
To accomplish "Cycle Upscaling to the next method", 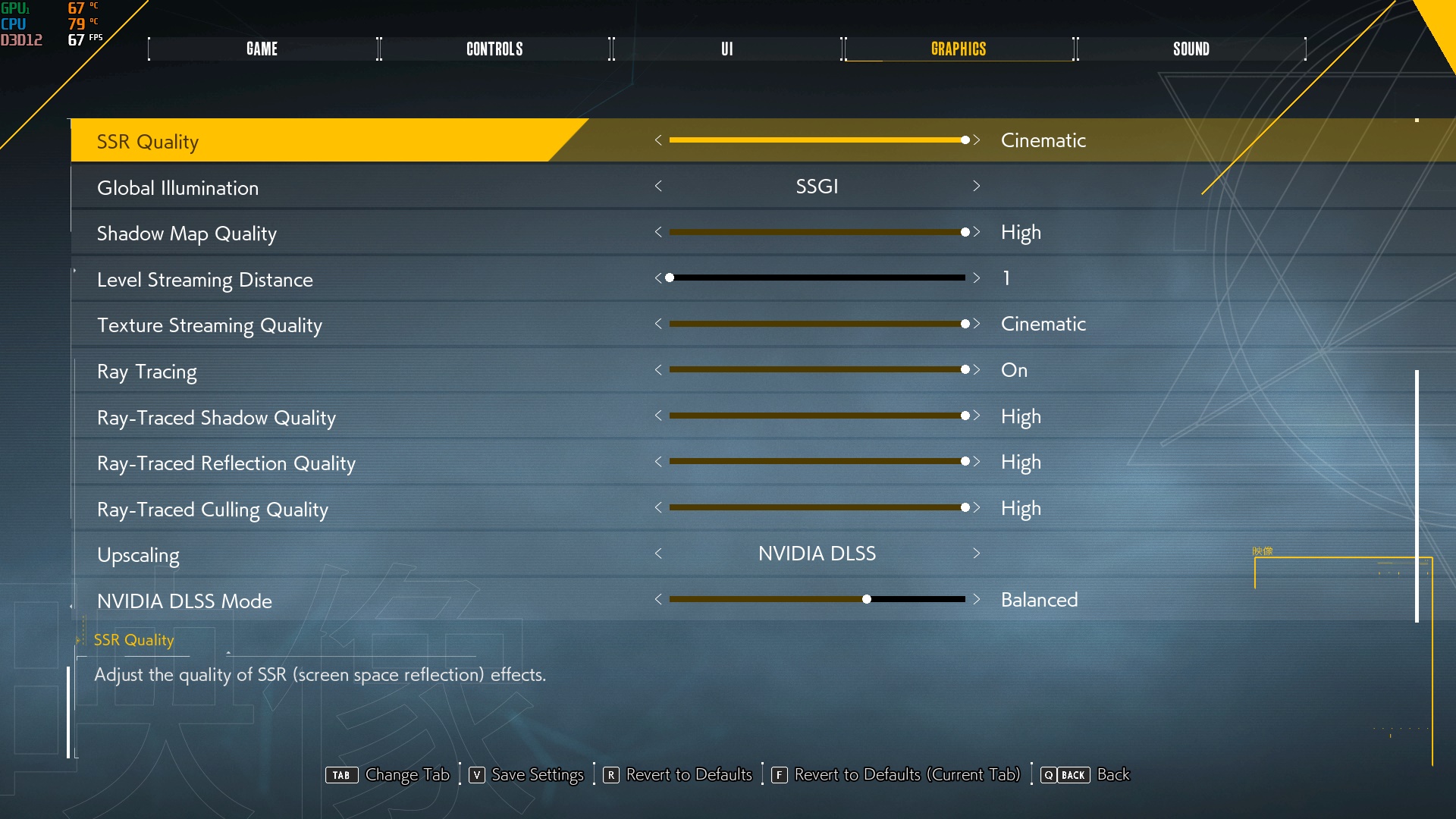I will pos(977,554).
